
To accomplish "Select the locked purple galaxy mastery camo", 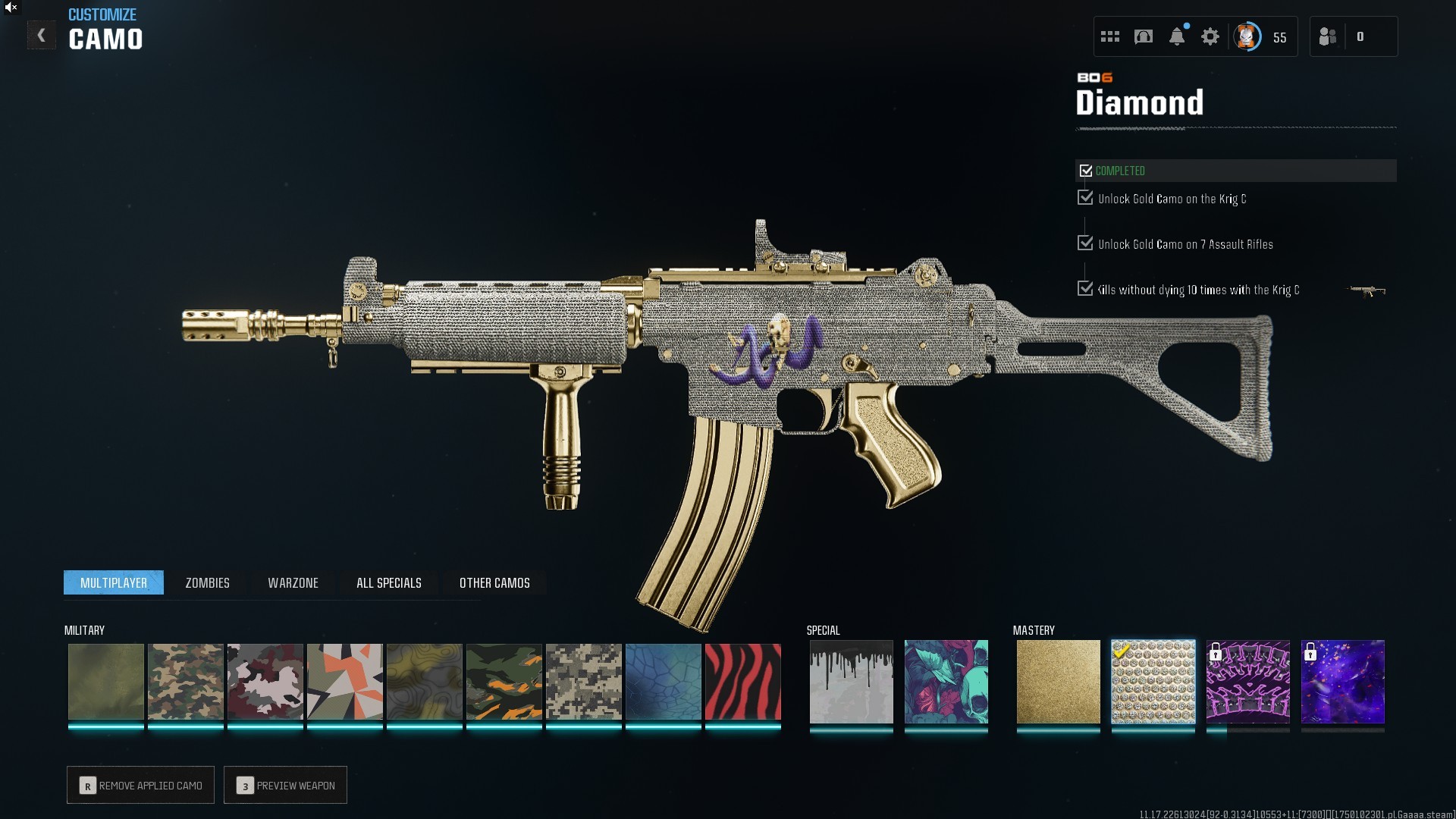I will point(1342,681).
